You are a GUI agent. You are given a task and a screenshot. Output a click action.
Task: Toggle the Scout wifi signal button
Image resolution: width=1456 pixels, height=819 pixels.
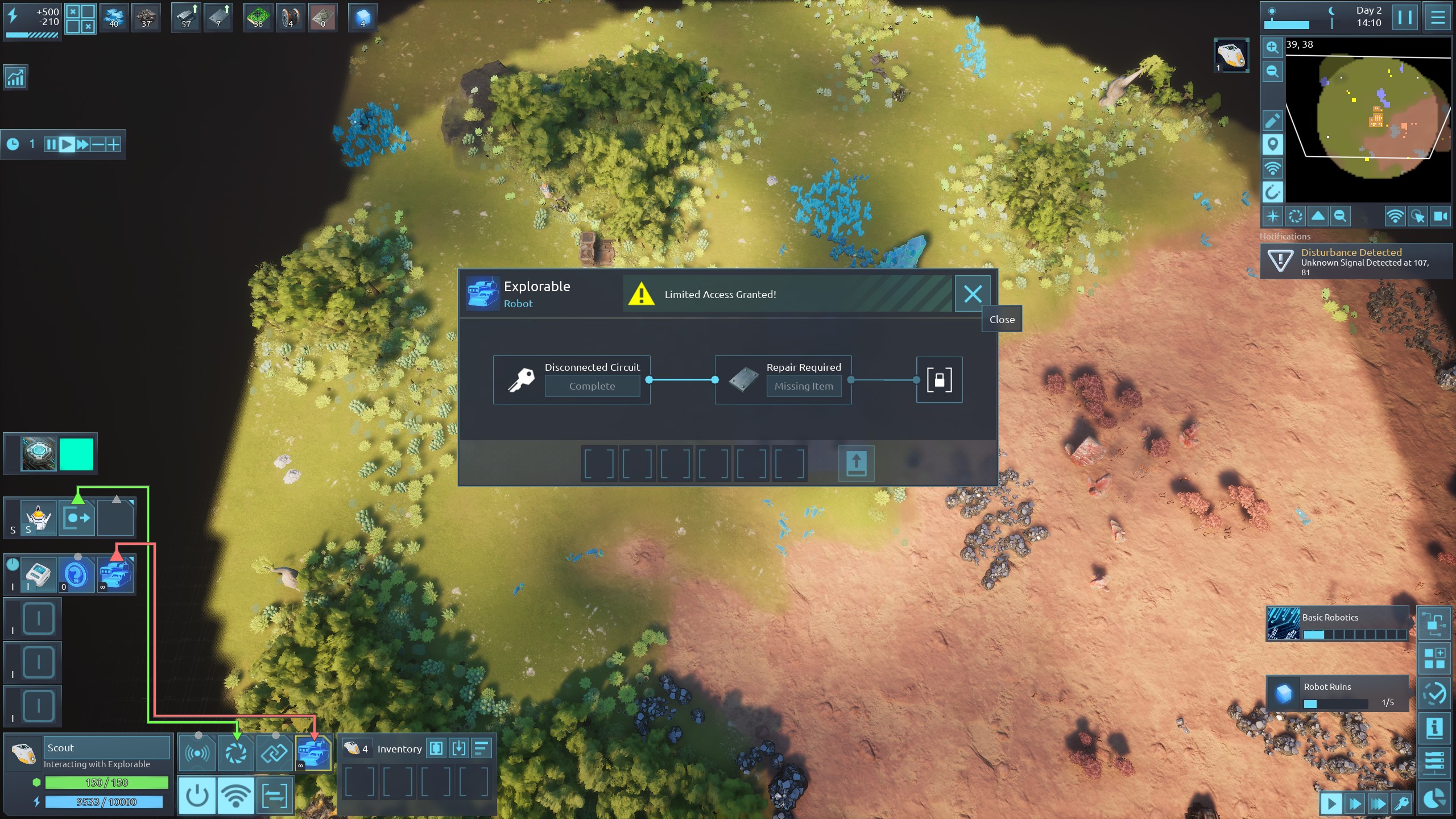[235, 795]
